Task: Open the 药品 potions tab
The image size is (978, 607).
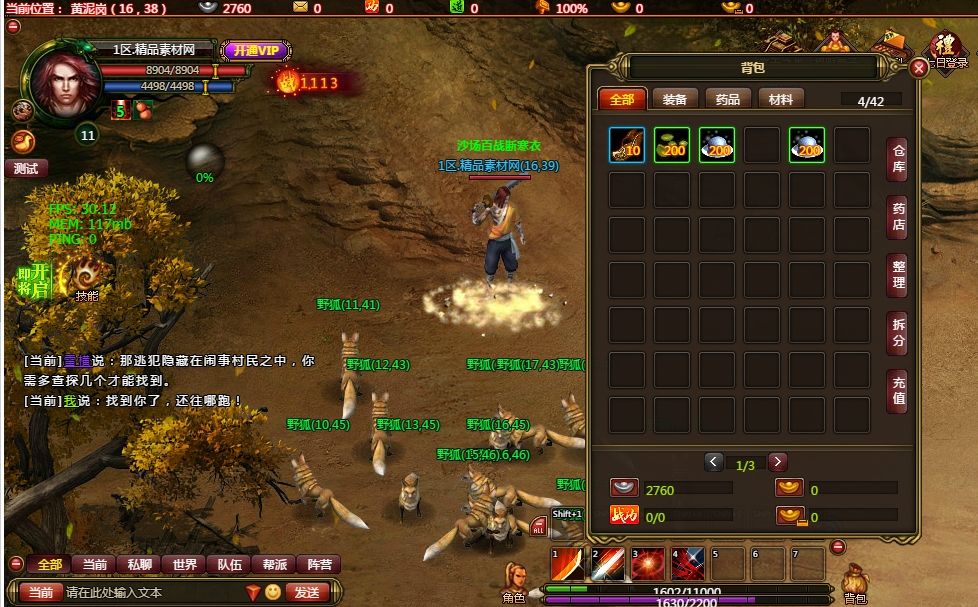Action: tap(728, 99)
